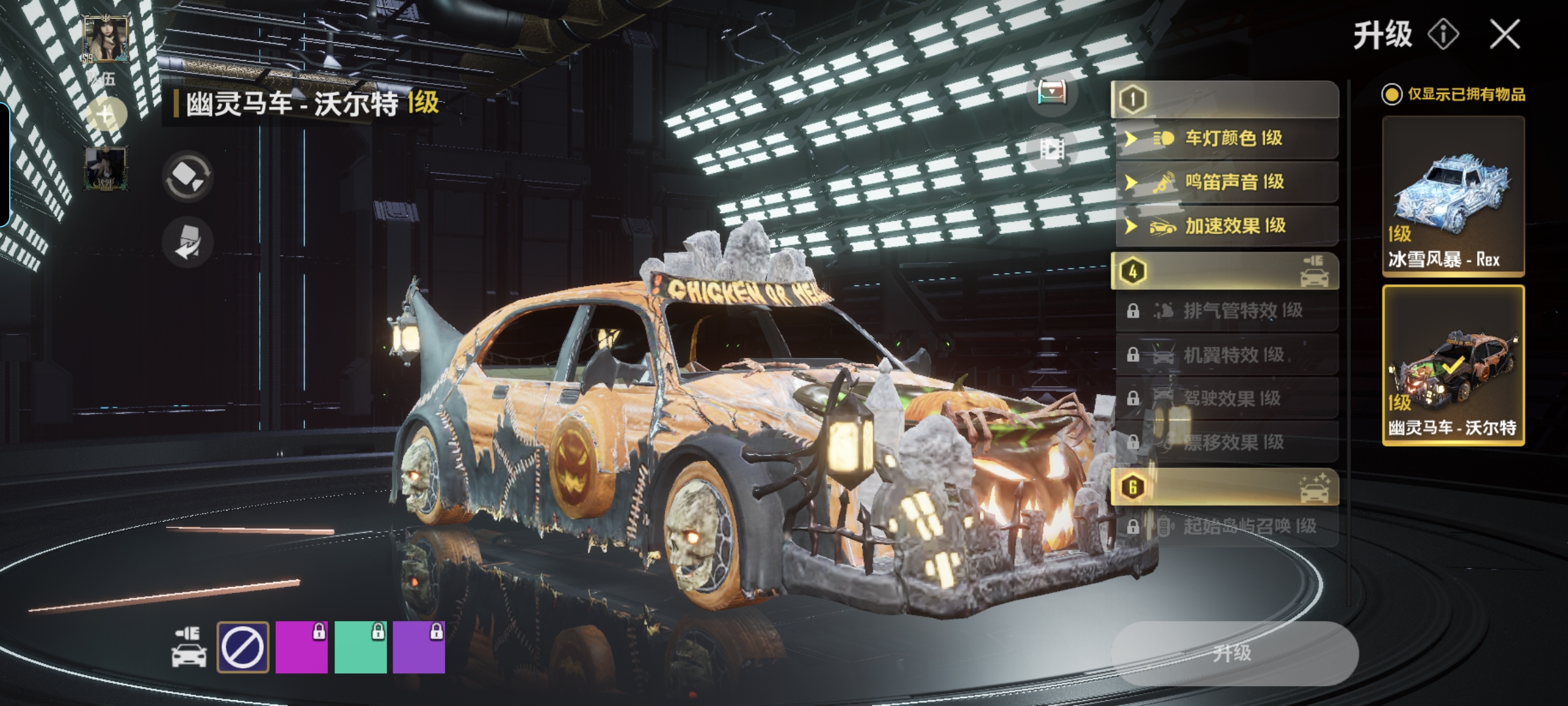1568x706 pixels.
Task: Select the 幽灵马车 - 沃尔特 vehicle skin
Action: coord(1453,365)
